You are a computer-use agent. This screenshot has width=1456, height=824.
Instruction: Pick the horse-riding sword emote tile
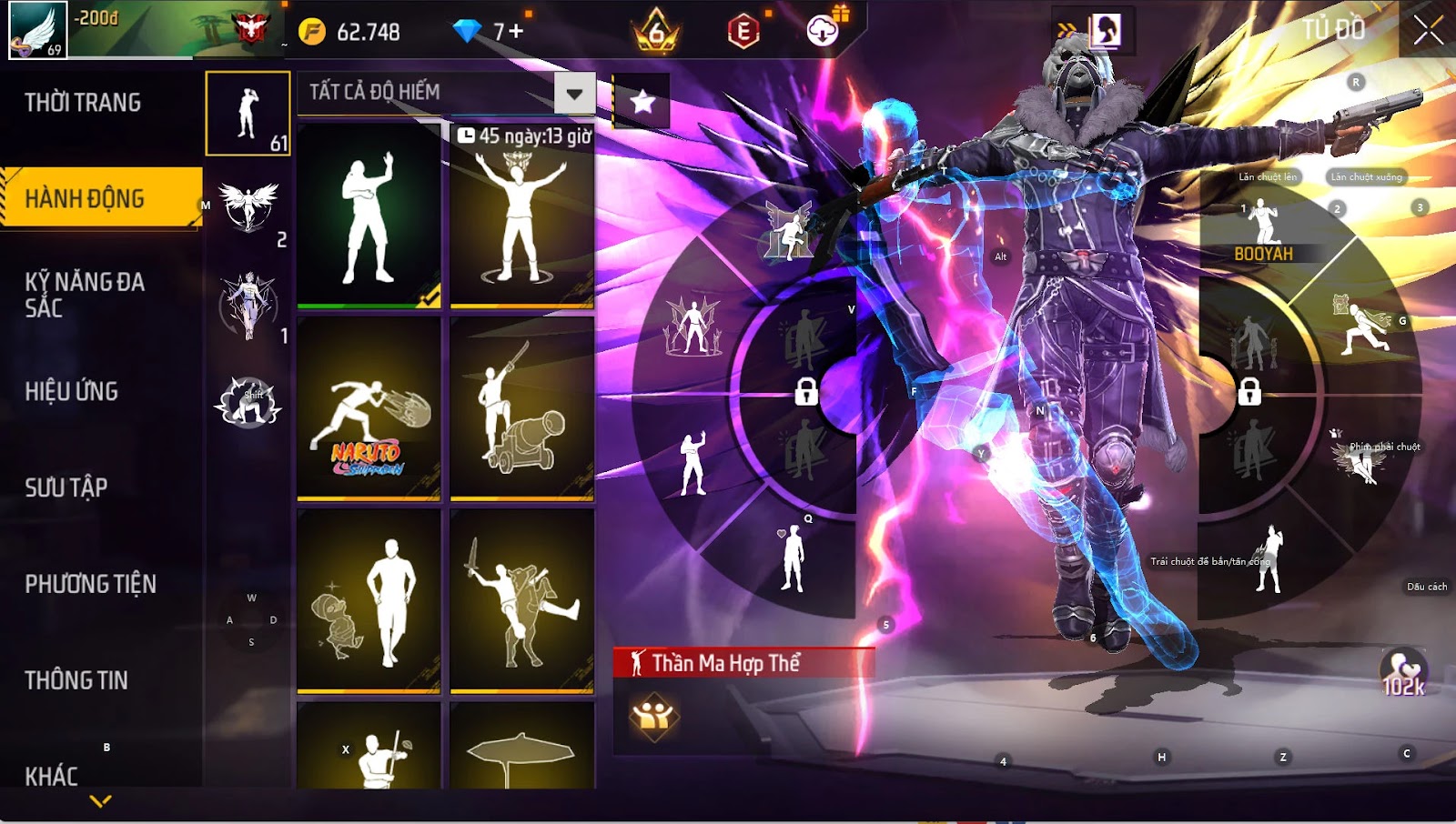[x=521, y=600]
